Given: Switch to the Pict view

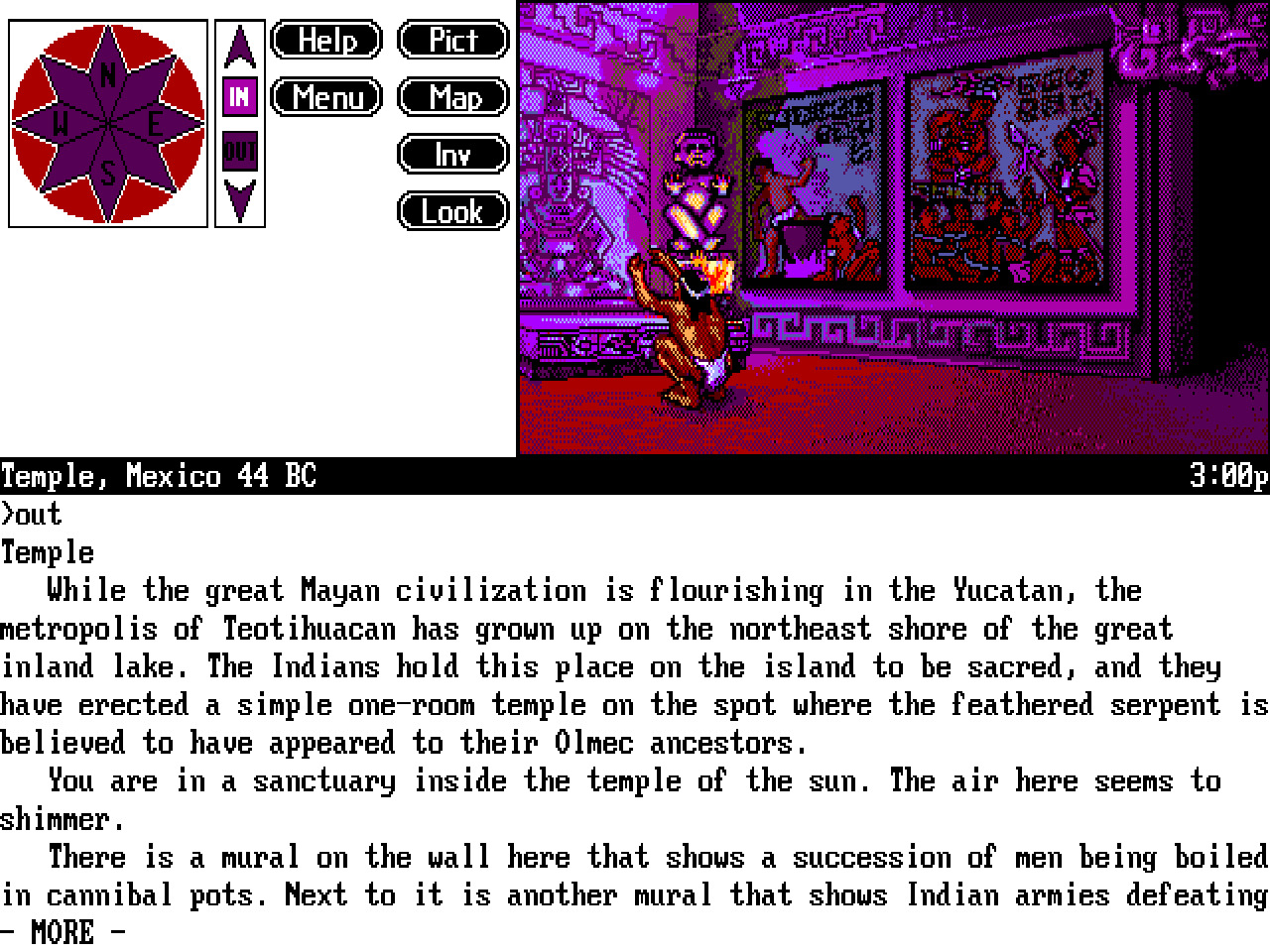Looking at the screenshot, I should [452, 41].
